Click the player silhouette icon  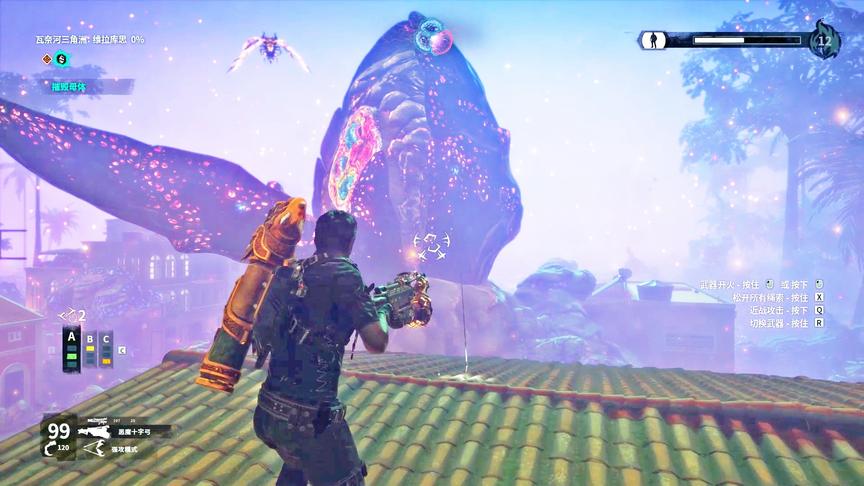tap(653, 40)
